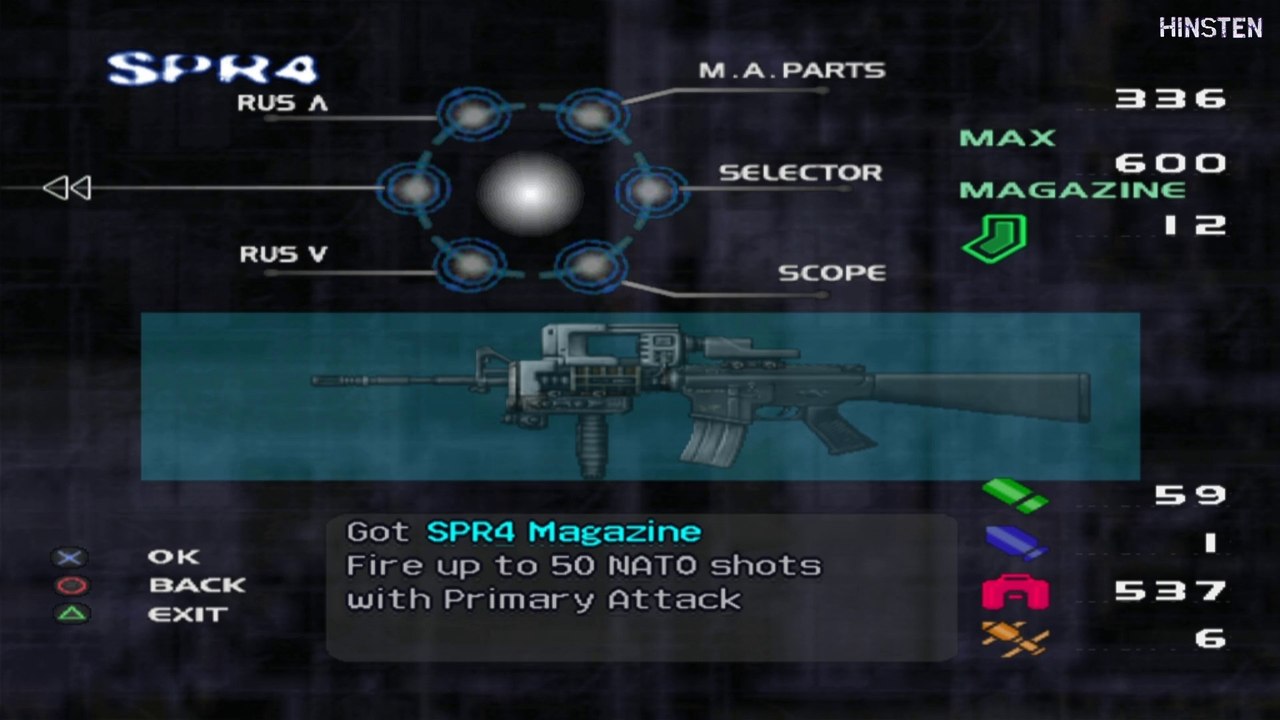Select the RUS A upgrade node
This screenshot has width=1280, height=720.
click(470, 116)
